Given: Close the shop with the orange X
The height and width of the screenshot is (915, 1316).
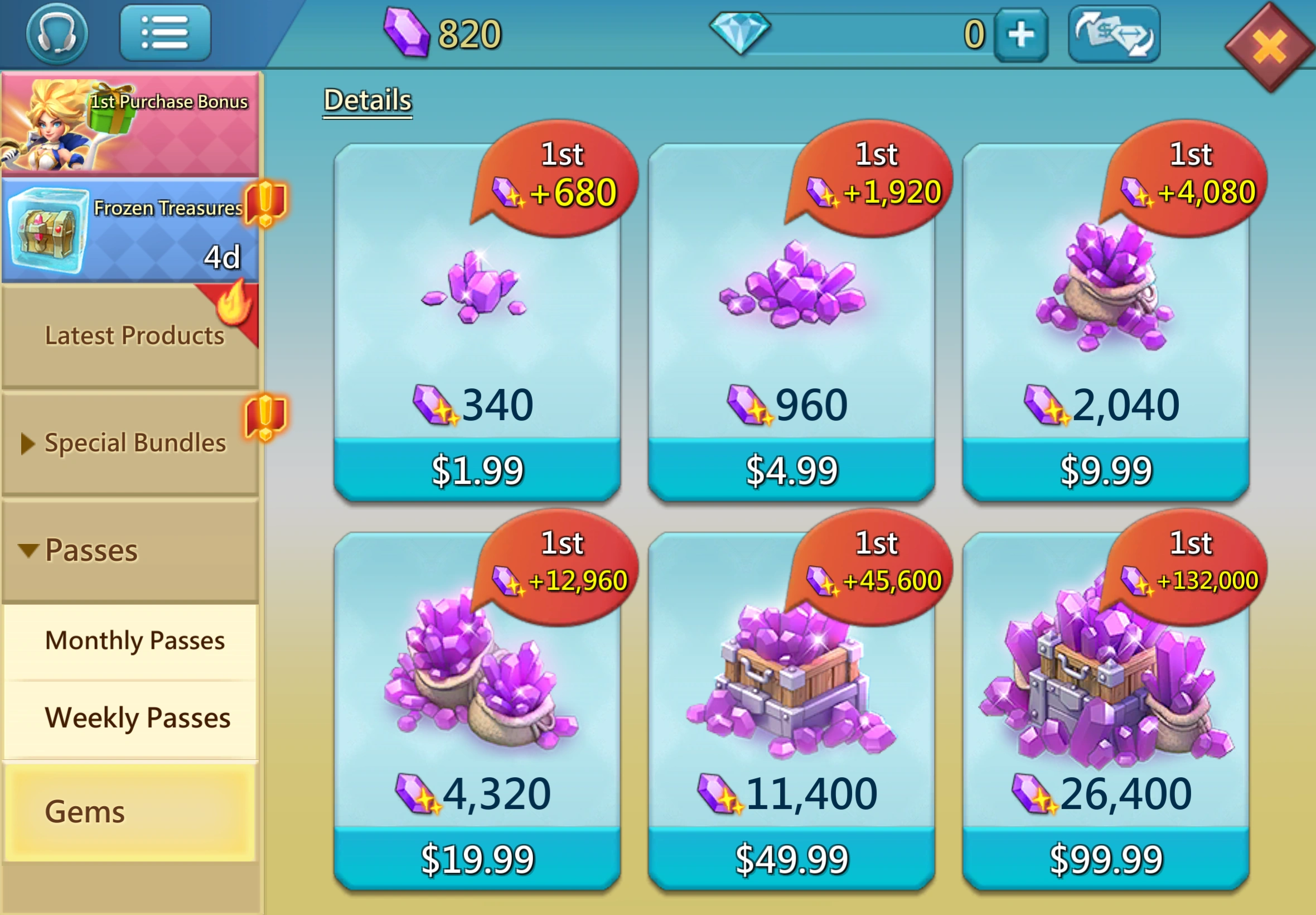Looking at the screenshot, I should coord(1269,47).
